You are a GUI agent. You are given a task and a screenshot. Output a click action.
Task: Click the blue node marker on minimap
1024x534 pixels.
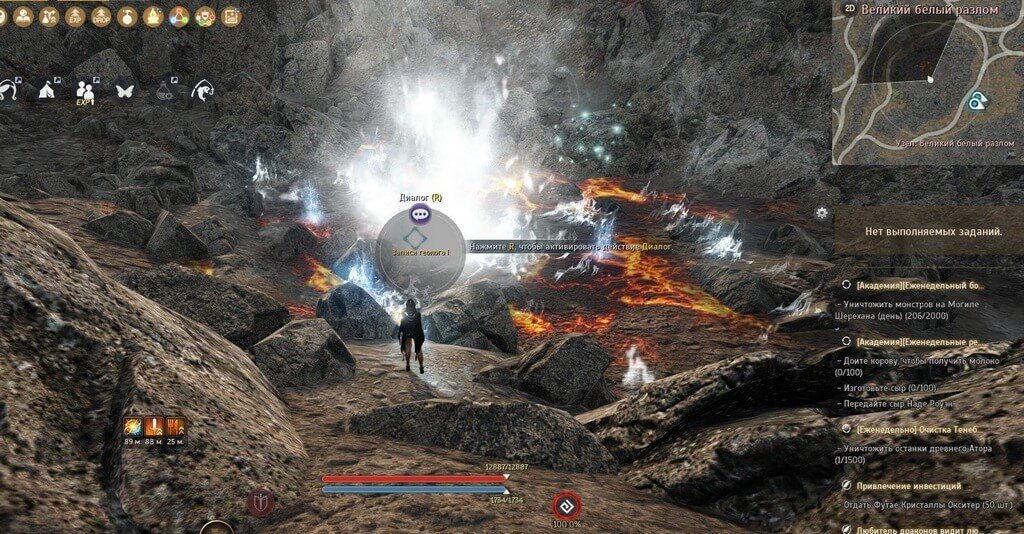point(976,100)
